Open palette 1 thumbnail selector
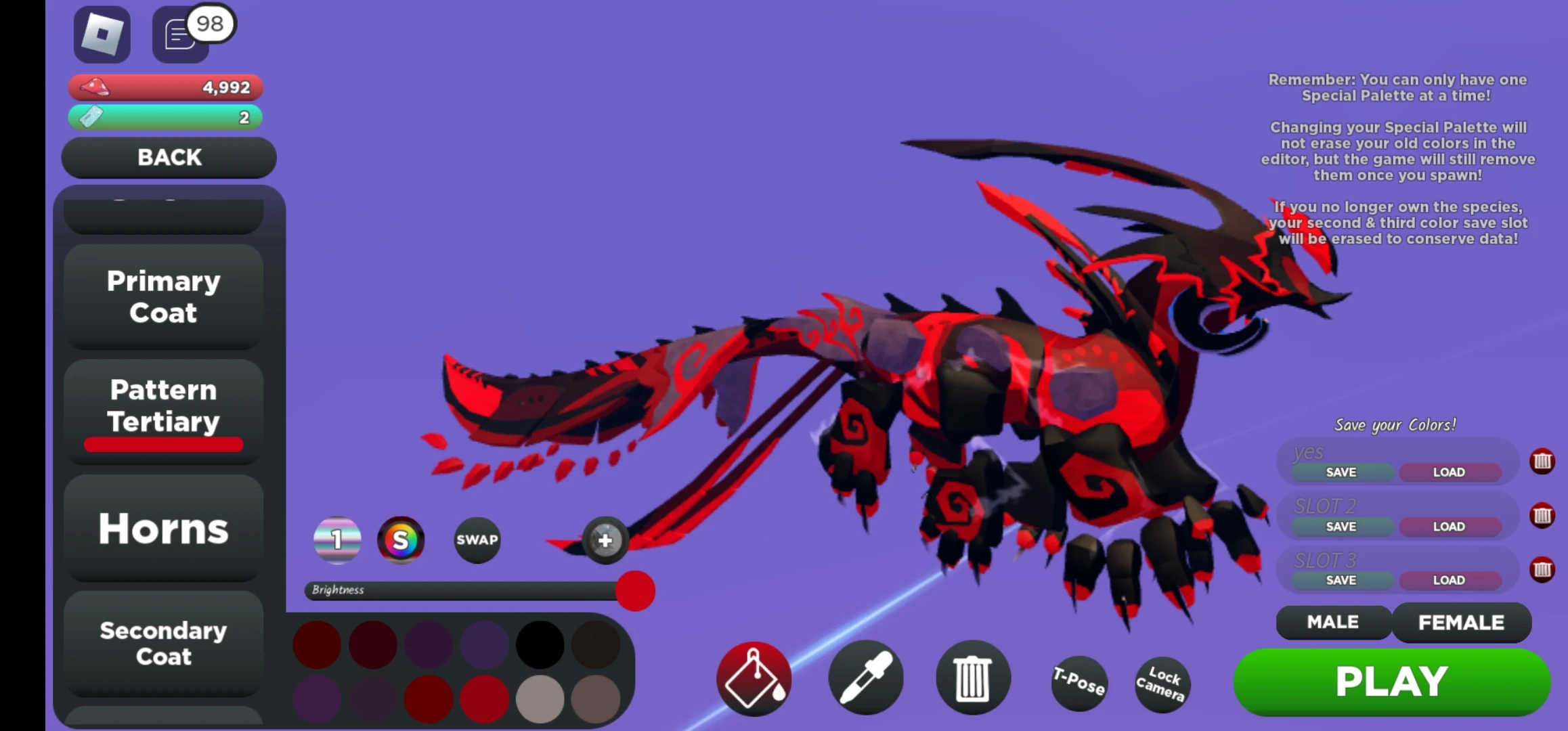This screenshot has height=731, width=1568. 336,539
